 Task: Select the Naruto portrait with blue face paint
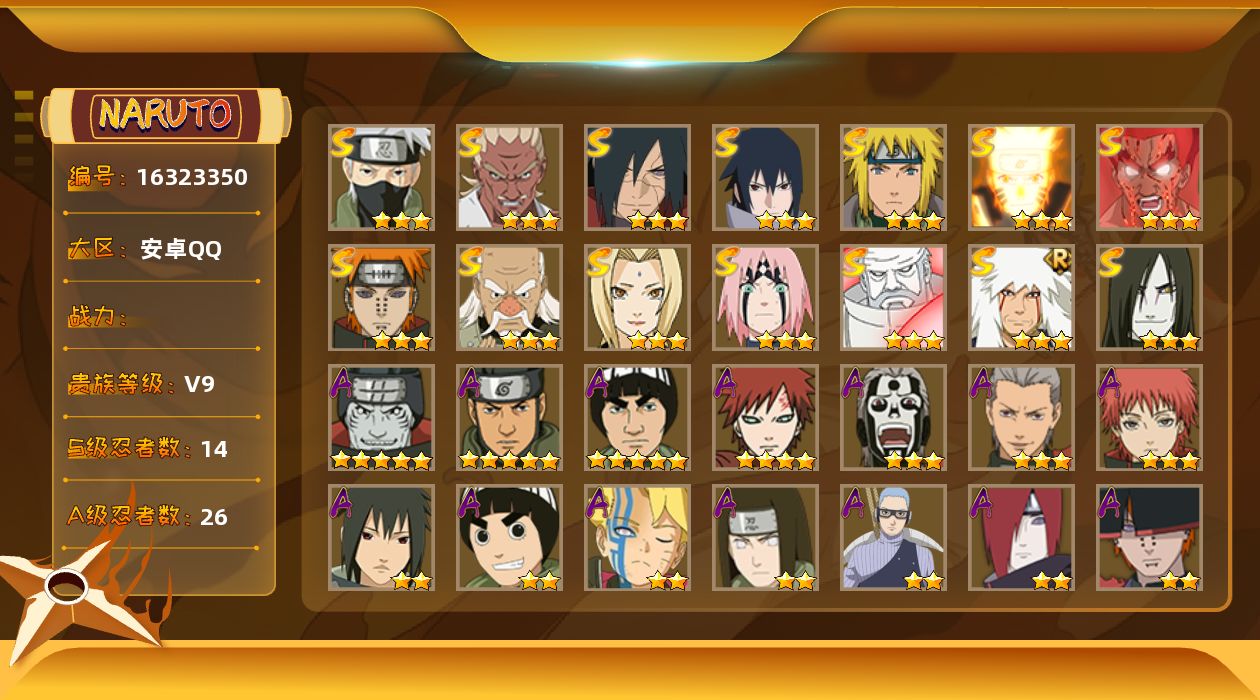click(637, 537)
